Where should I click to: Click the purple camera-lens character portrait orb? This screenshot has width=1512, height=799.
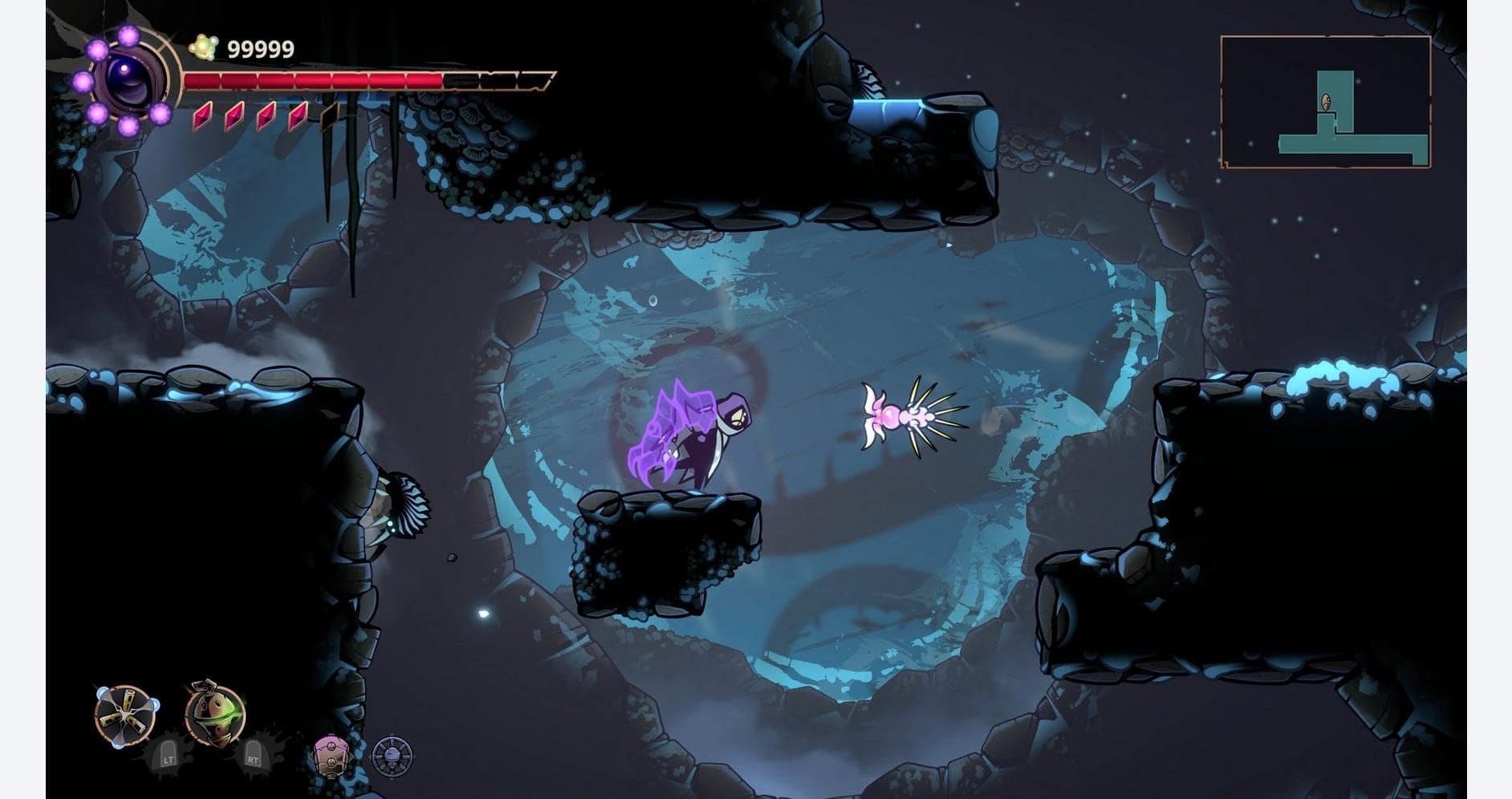pyautogui.click(x=128, y=79)
